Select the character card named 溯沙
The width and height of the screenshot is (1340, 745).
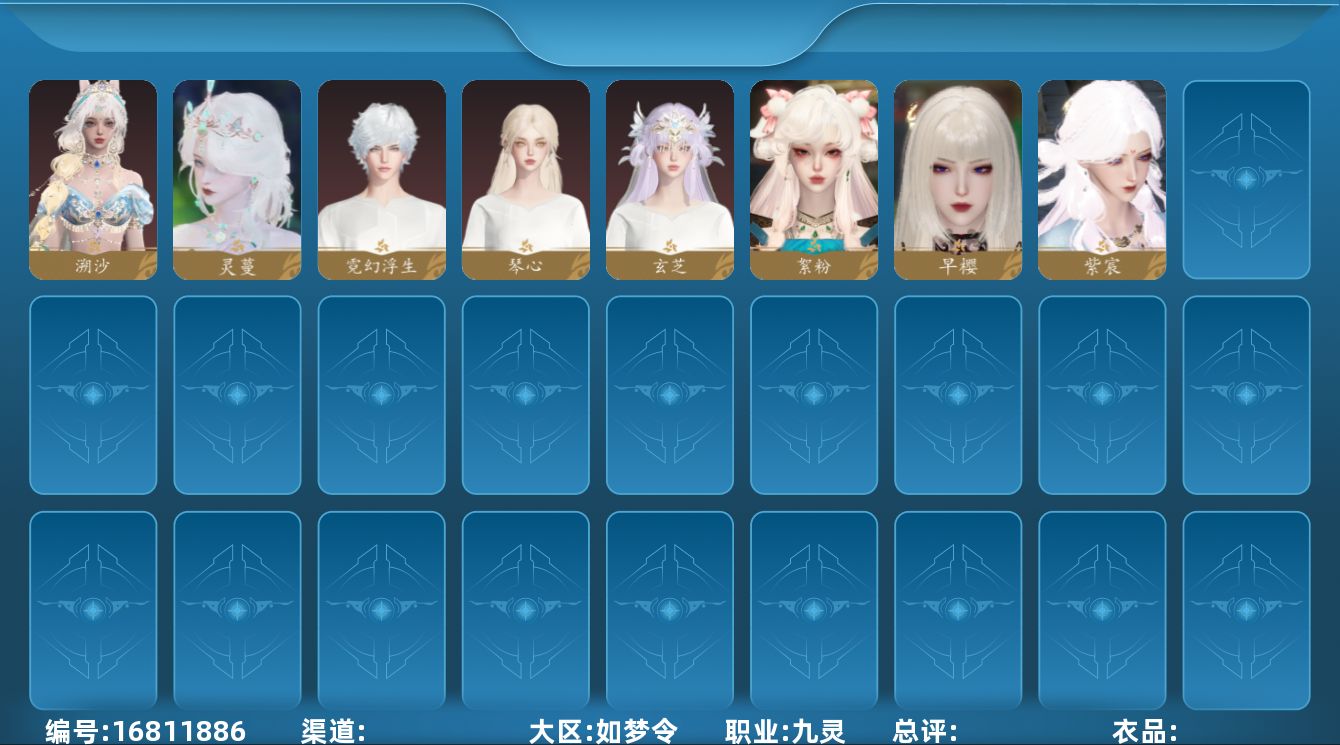click(93, 178)
